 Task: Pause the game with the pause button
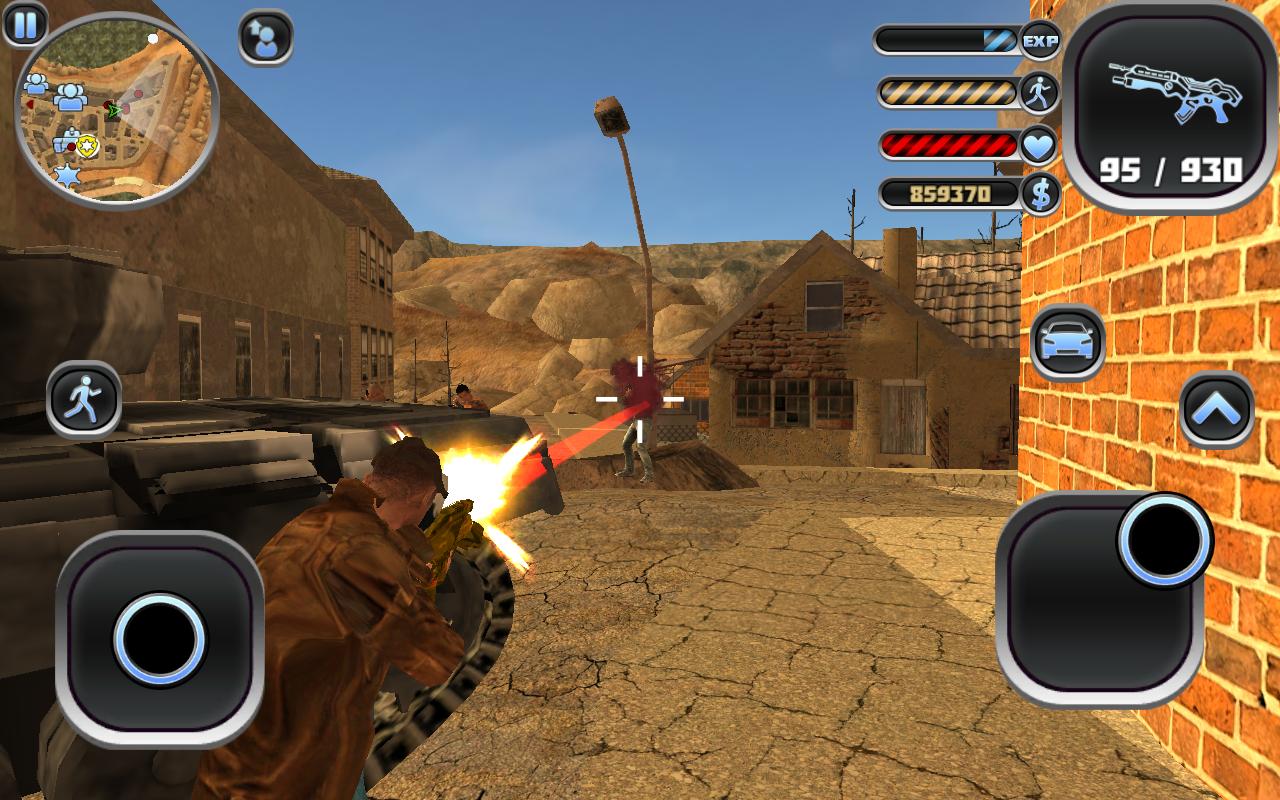pos(25,24)
